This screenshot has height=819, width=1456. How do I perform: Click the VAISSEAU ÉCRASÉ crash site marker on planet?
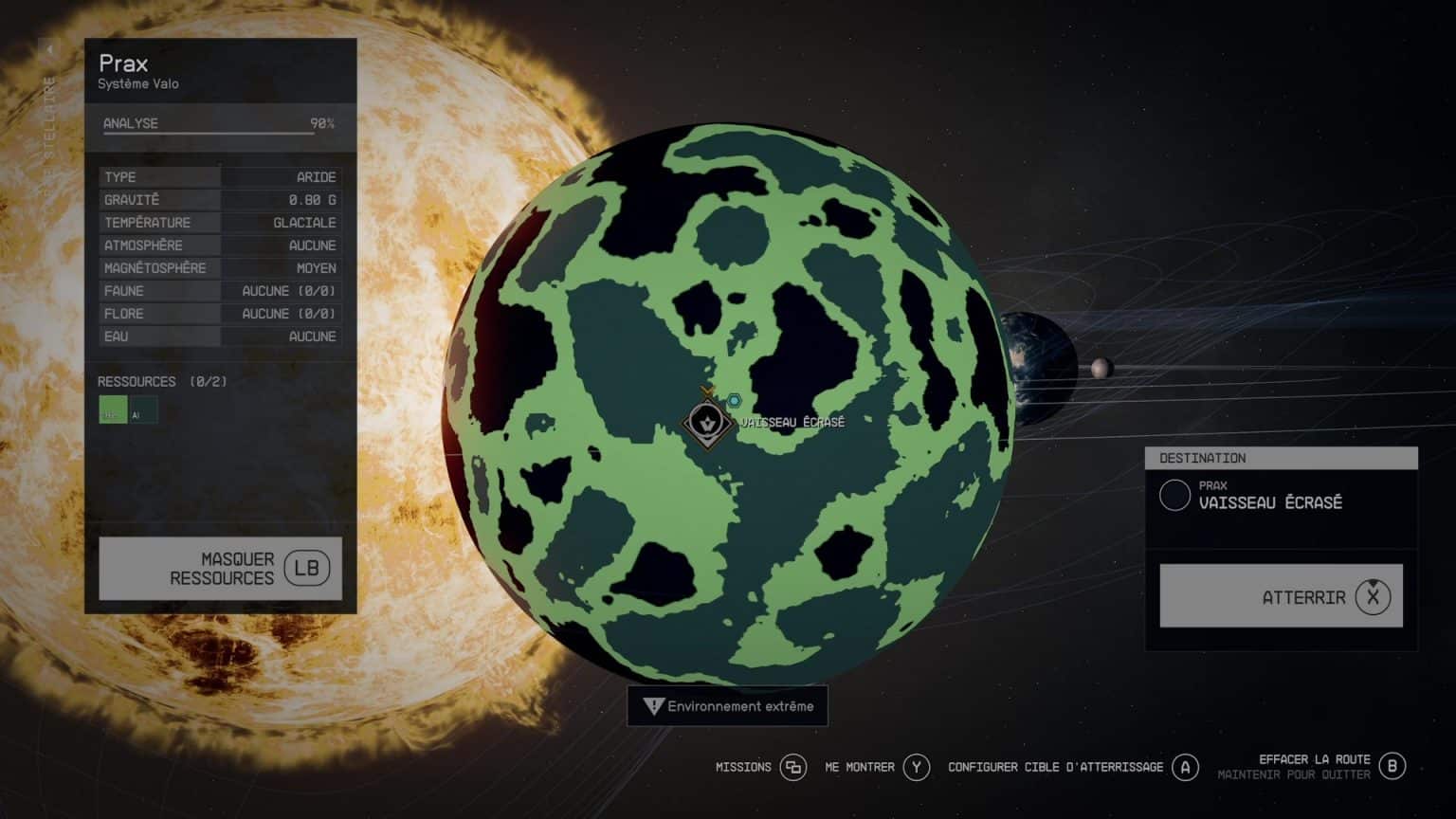707,420
